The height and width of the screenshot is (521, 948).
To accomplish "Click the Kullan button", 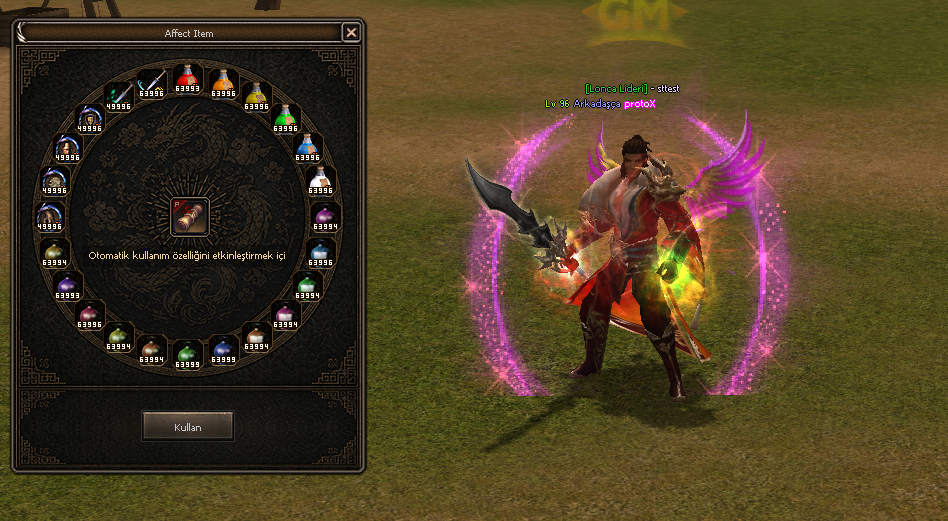I will pyautogui.click(x=188, y=427).
